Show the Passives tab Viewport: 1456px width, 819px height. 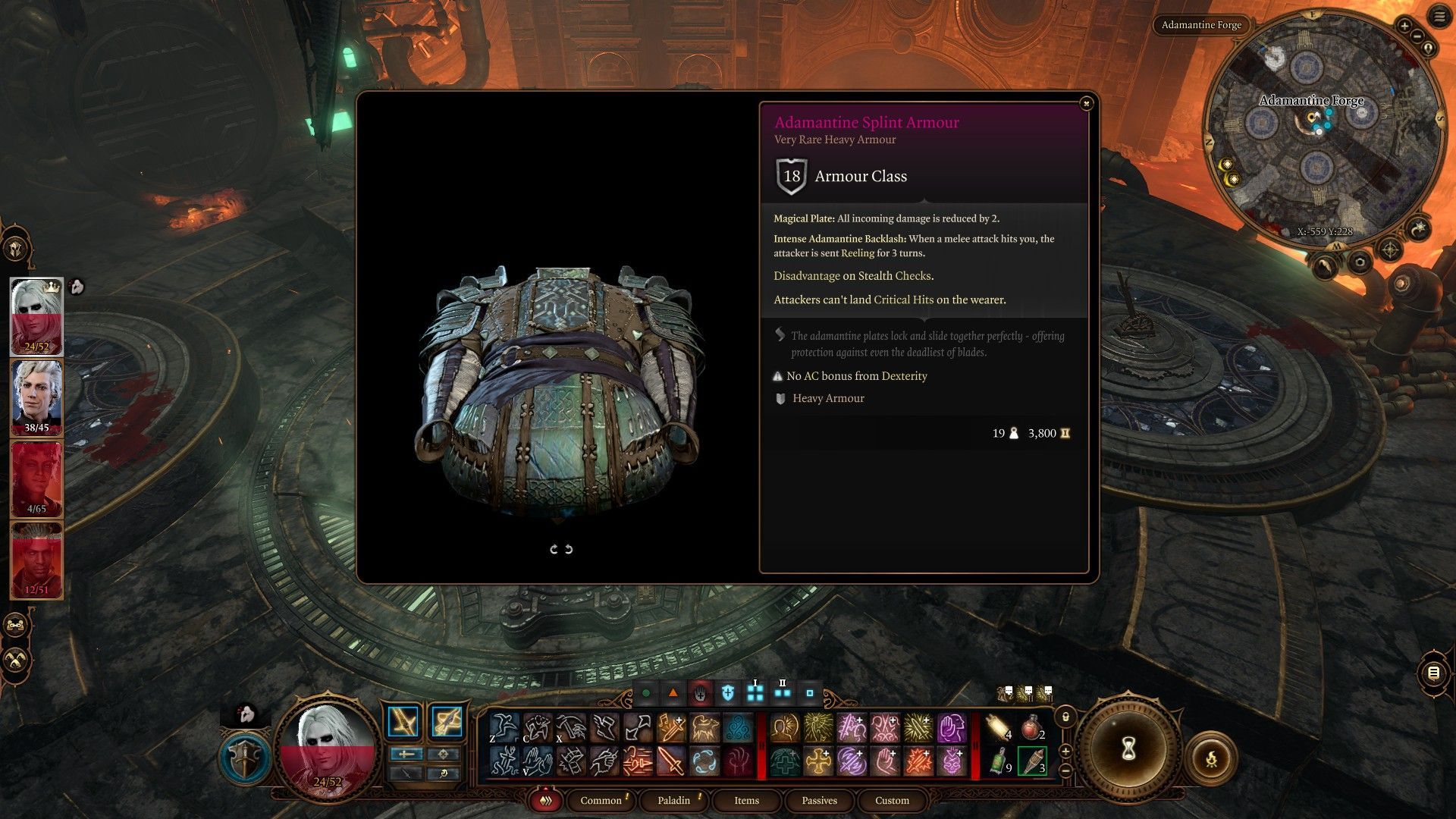coord(819,800)
